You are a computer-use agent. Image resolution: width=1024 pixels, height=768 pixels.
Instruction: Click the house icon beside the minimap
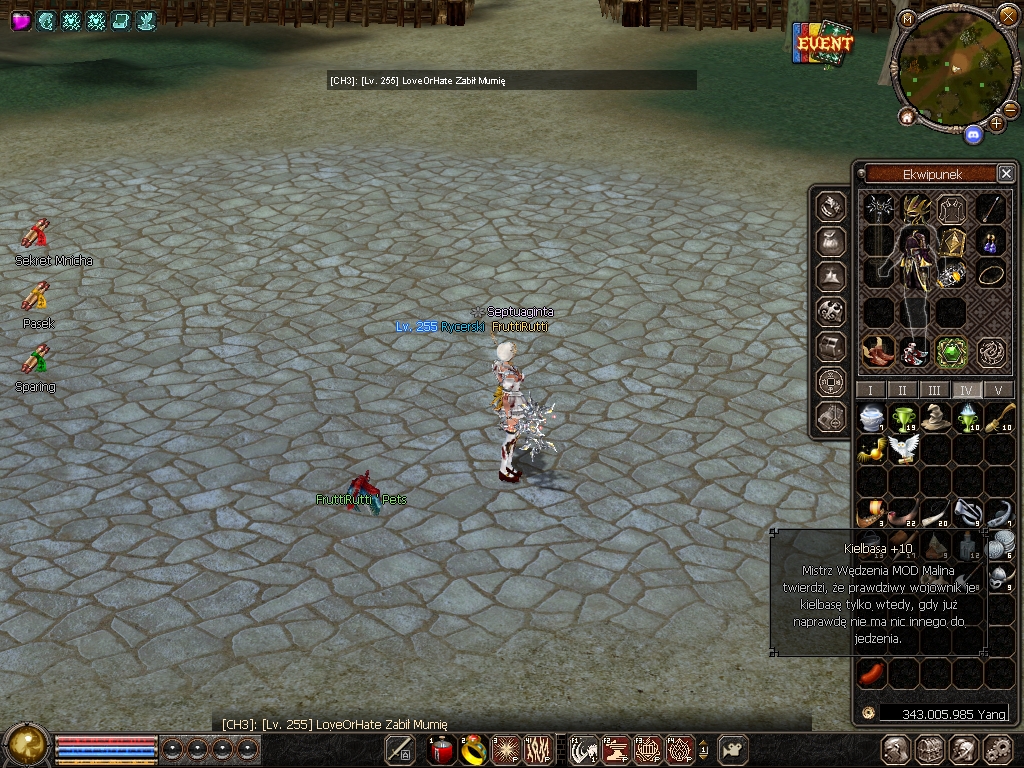coord(907,117)
